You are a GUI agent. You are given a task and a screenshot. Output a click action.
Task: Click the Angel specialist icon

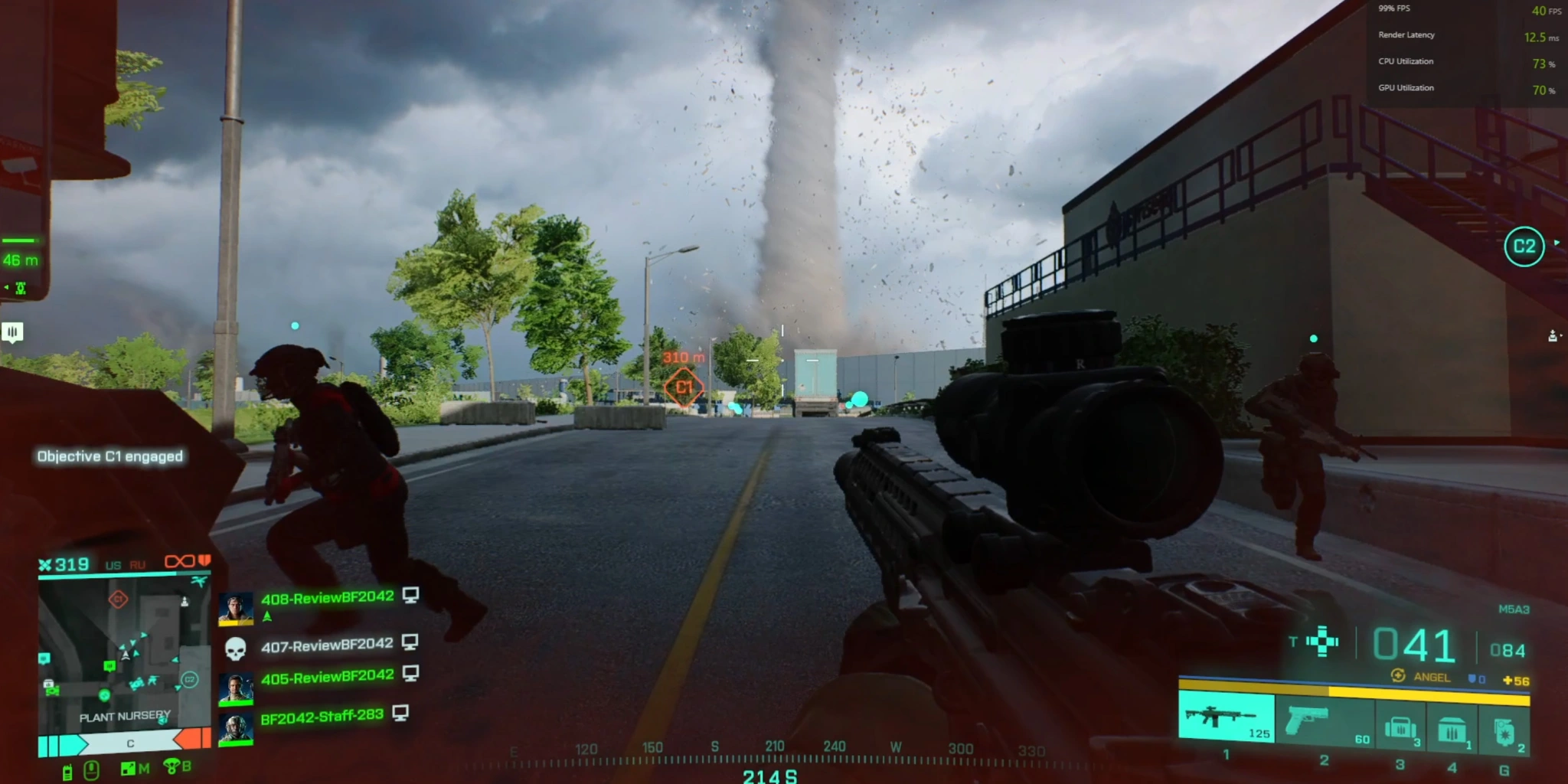click(1398, 675)
